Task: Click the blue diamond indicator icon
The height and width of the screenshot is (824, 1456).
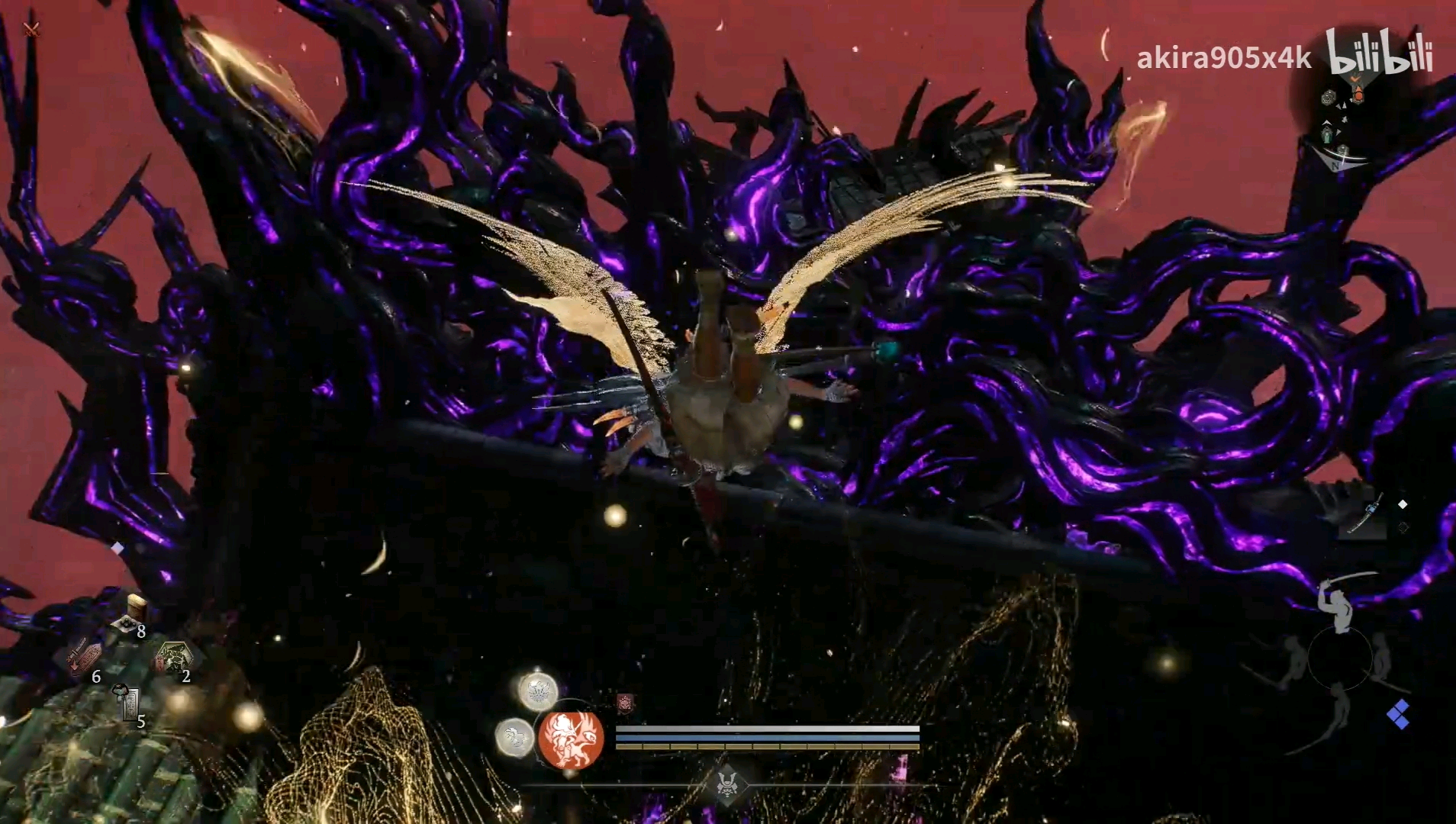Action: point(1398,715)
